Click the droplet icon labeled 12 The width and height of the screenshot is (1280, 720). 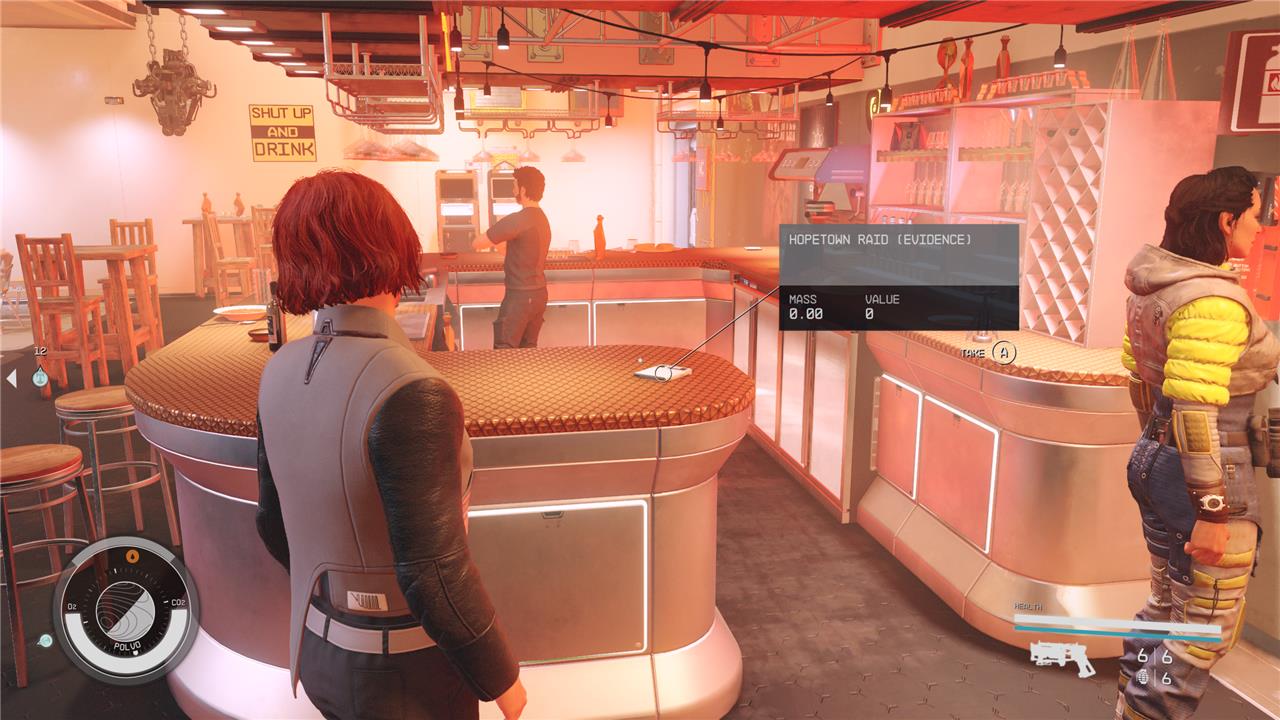[x=40, y=375]
